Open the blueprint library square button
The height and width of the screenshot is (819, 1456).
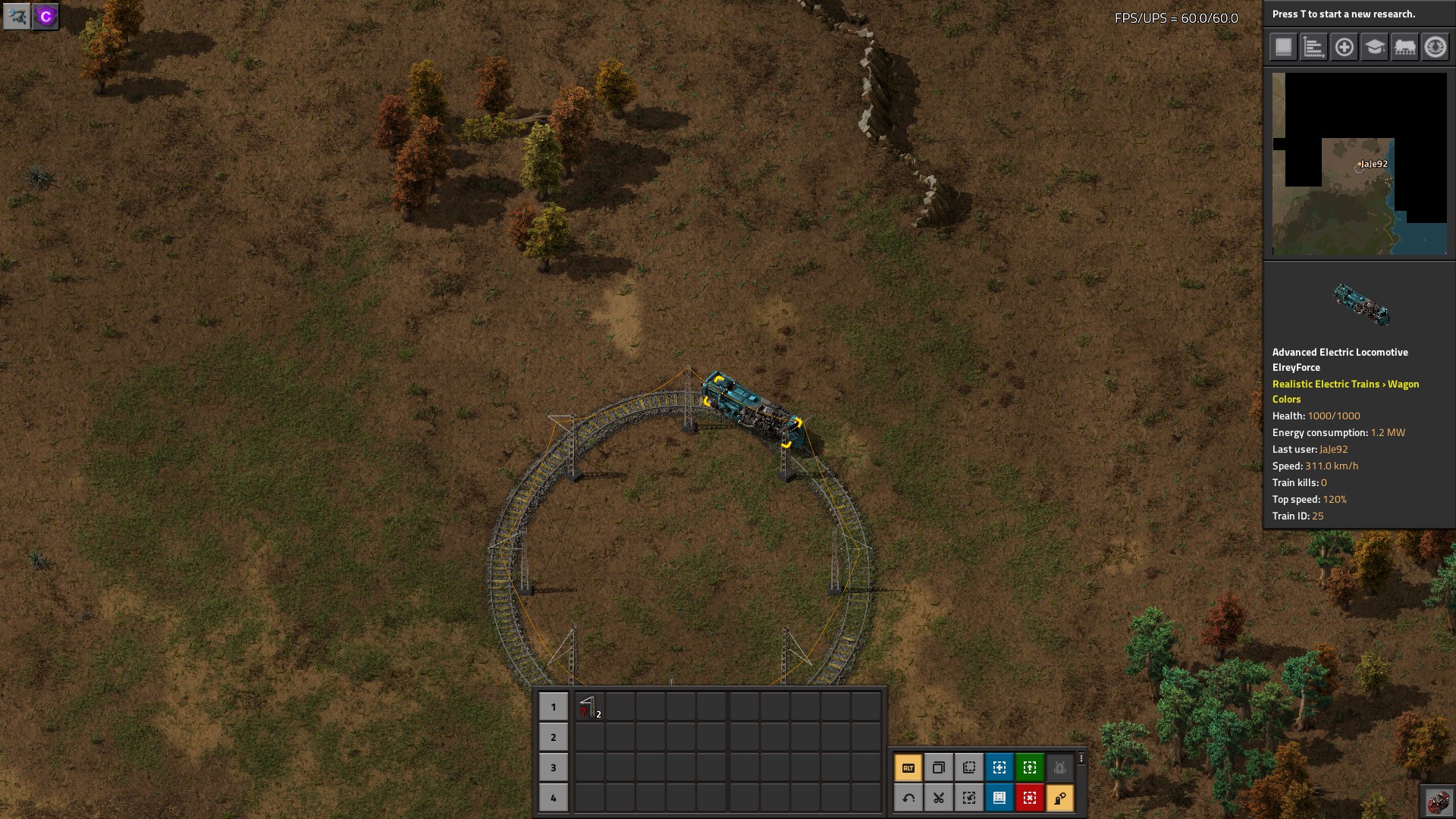[x=1283, y=47]
